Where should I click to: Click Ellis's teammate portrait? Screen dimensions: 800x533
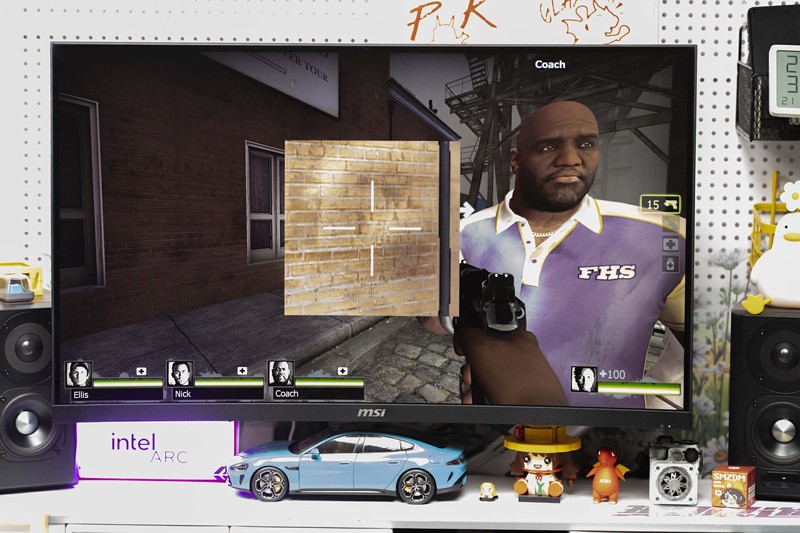pyautogui.click(x=78, y=374)
